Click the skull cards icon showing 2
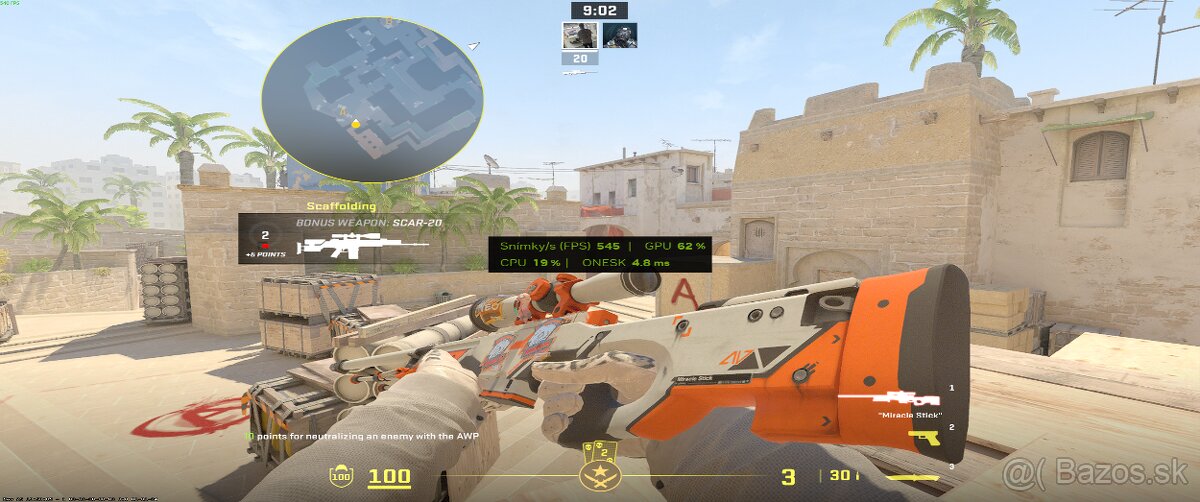Viewport: 1200px width, 502px height. point(601,449)
